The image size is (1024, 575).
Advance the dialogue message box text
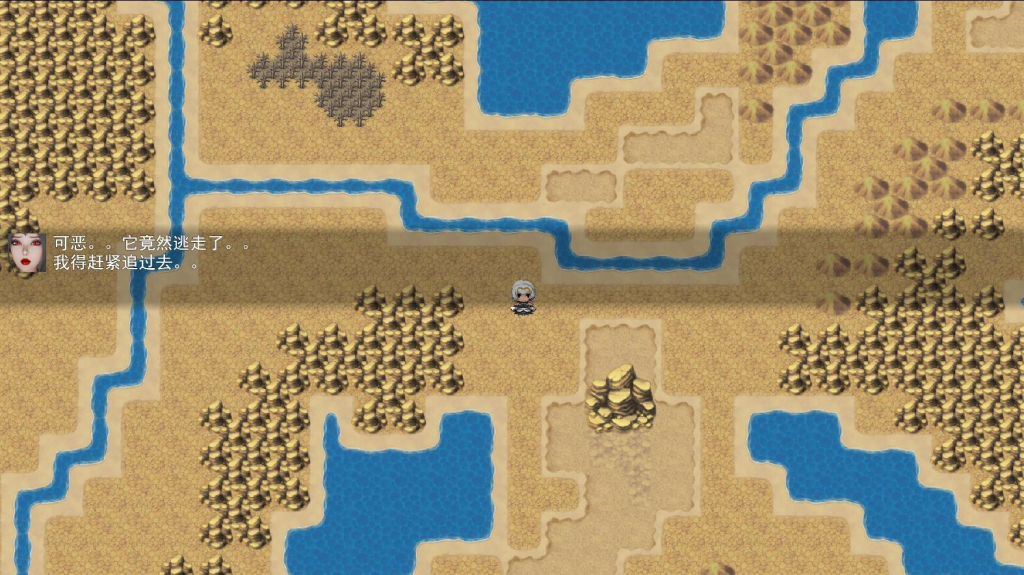point(512,254)
